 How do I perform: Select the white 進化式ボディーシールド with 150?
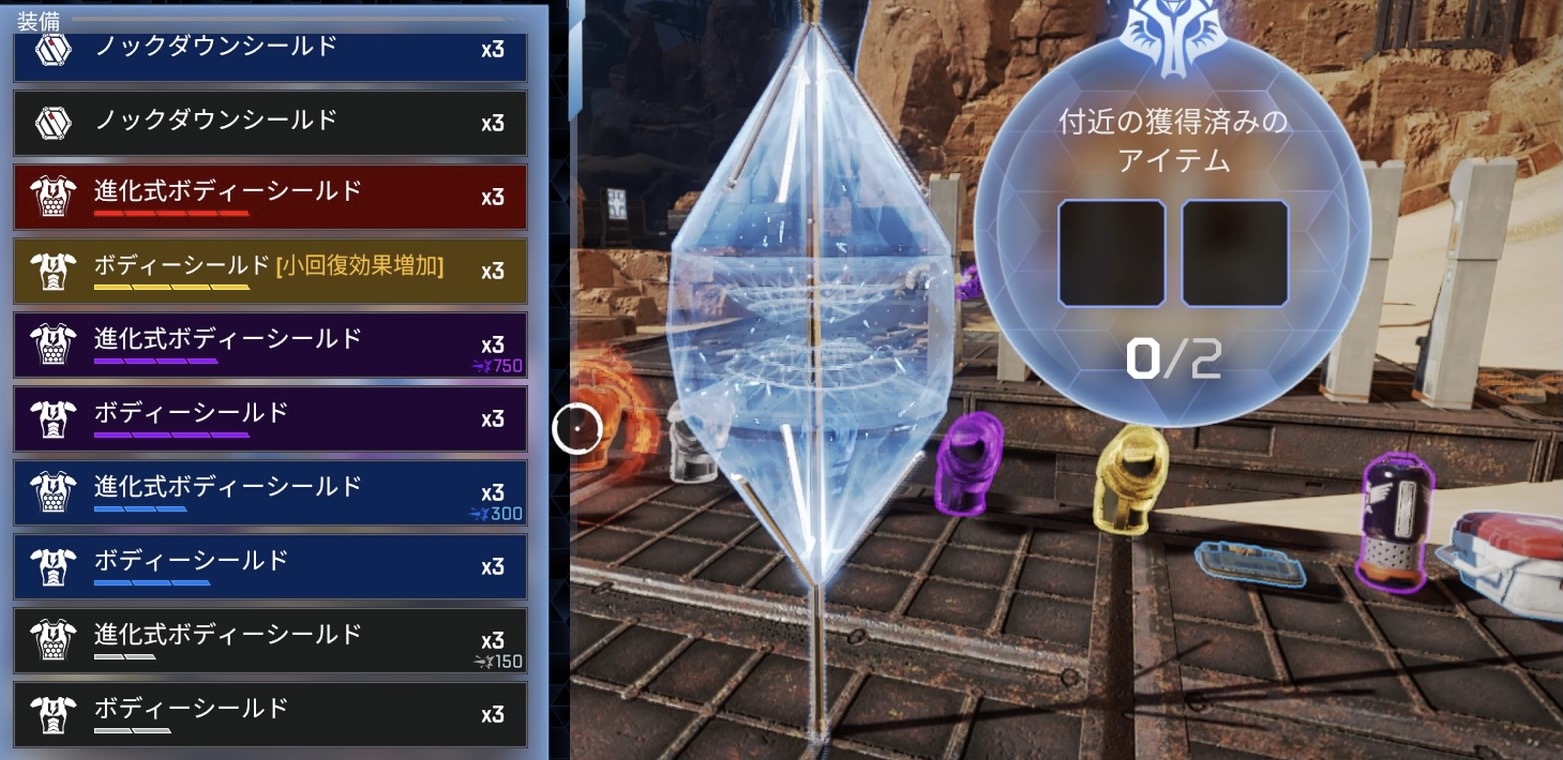270,641
